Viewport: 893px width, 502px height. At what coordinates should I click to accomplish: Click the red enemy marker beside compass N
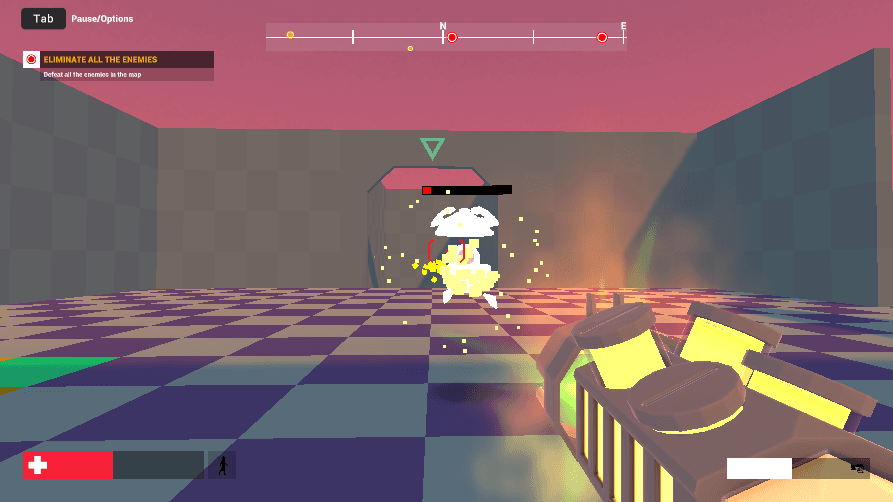click(452, 38)
